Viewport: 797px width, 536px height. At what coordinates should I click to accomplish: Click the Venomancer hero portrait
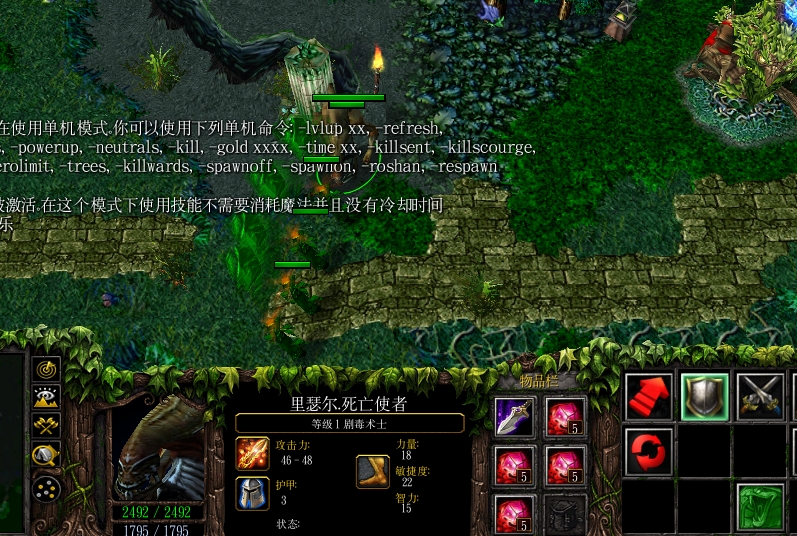click(x=158, y=448)
